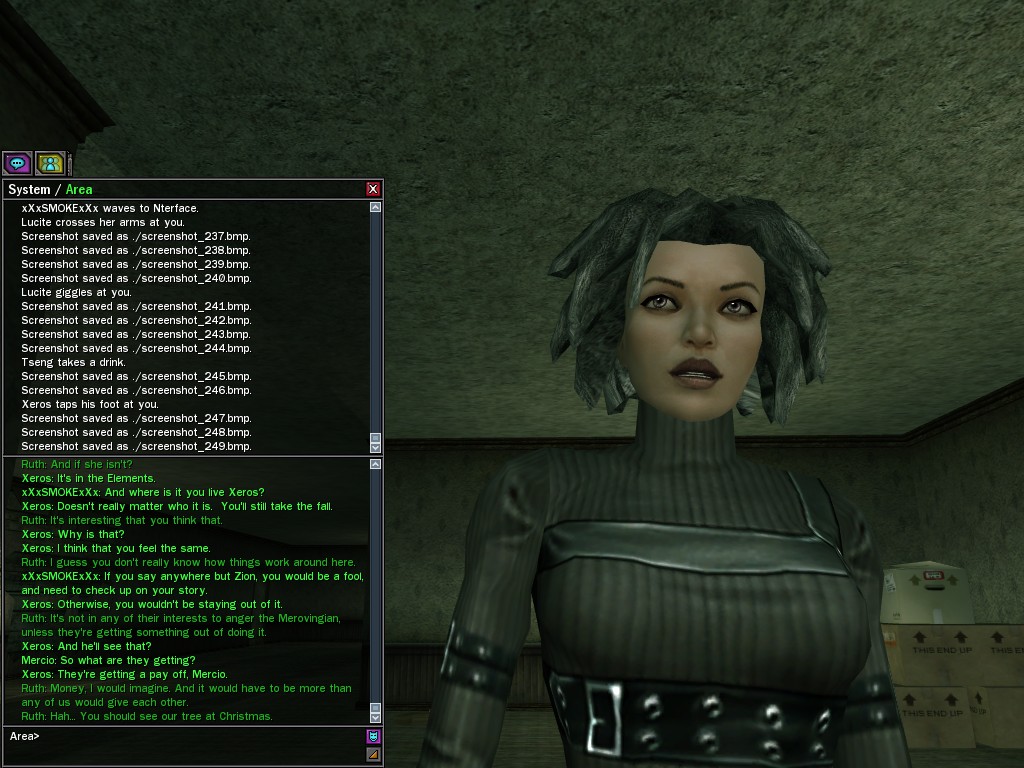Open the purple speech bubble chat icon
Viewport: 1024px width, 768px height.
click(x=17, y=163)
